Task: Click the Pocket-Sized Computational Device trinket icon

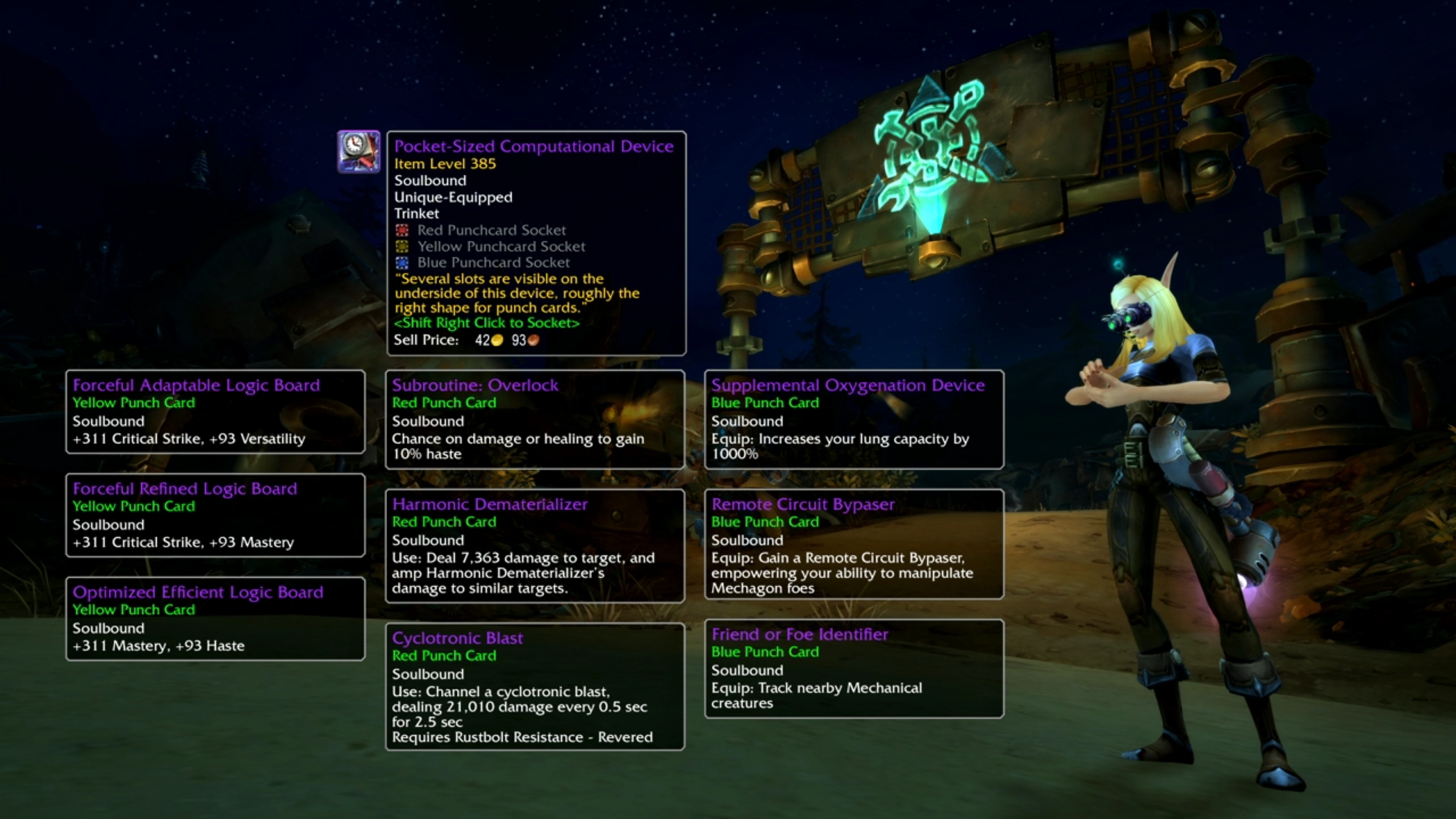Action: click(358, 152)
